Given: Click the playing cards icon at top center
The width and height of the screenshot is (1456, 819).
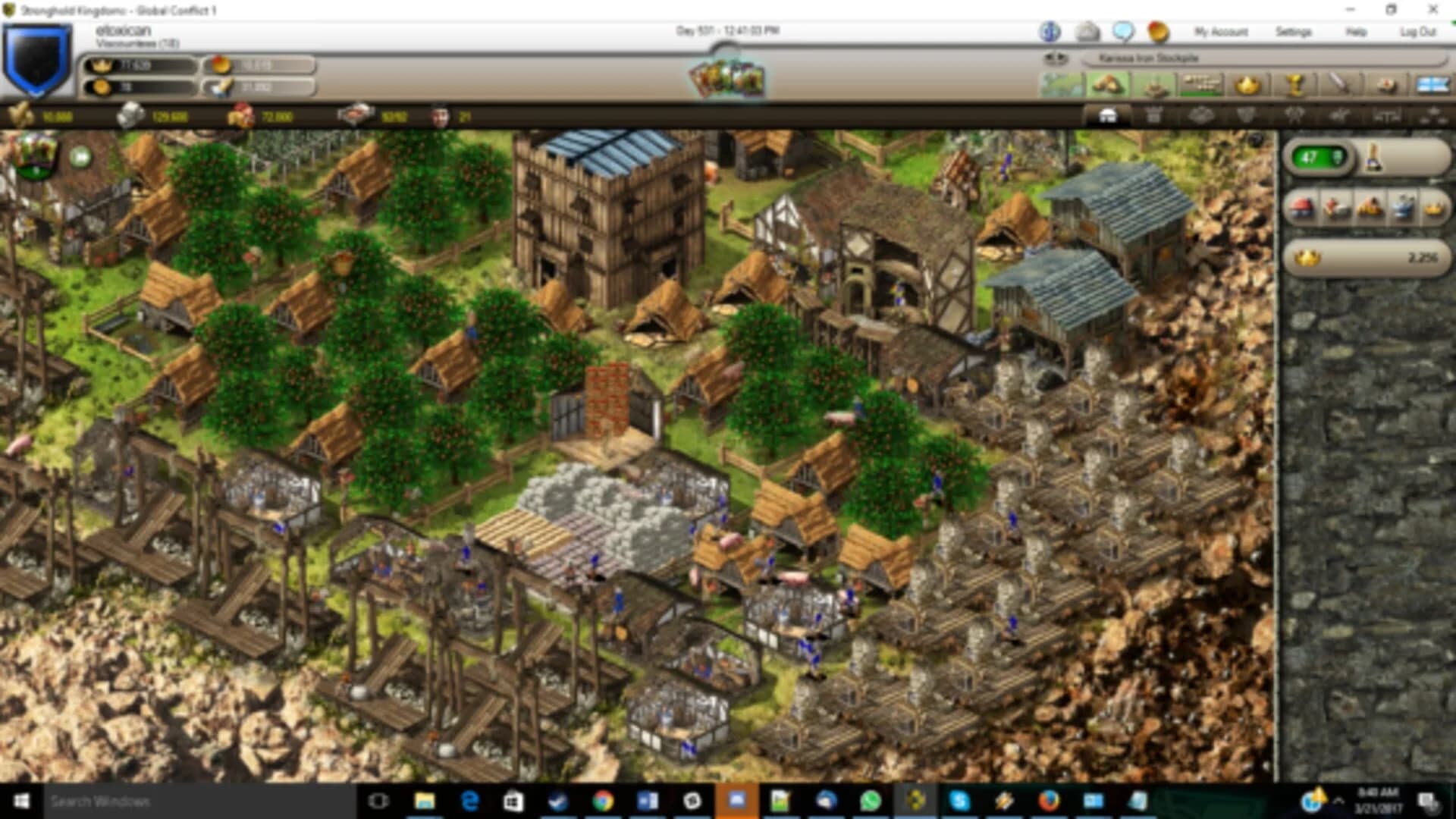Looking at the screenshot, I should (x=728, y=80).
